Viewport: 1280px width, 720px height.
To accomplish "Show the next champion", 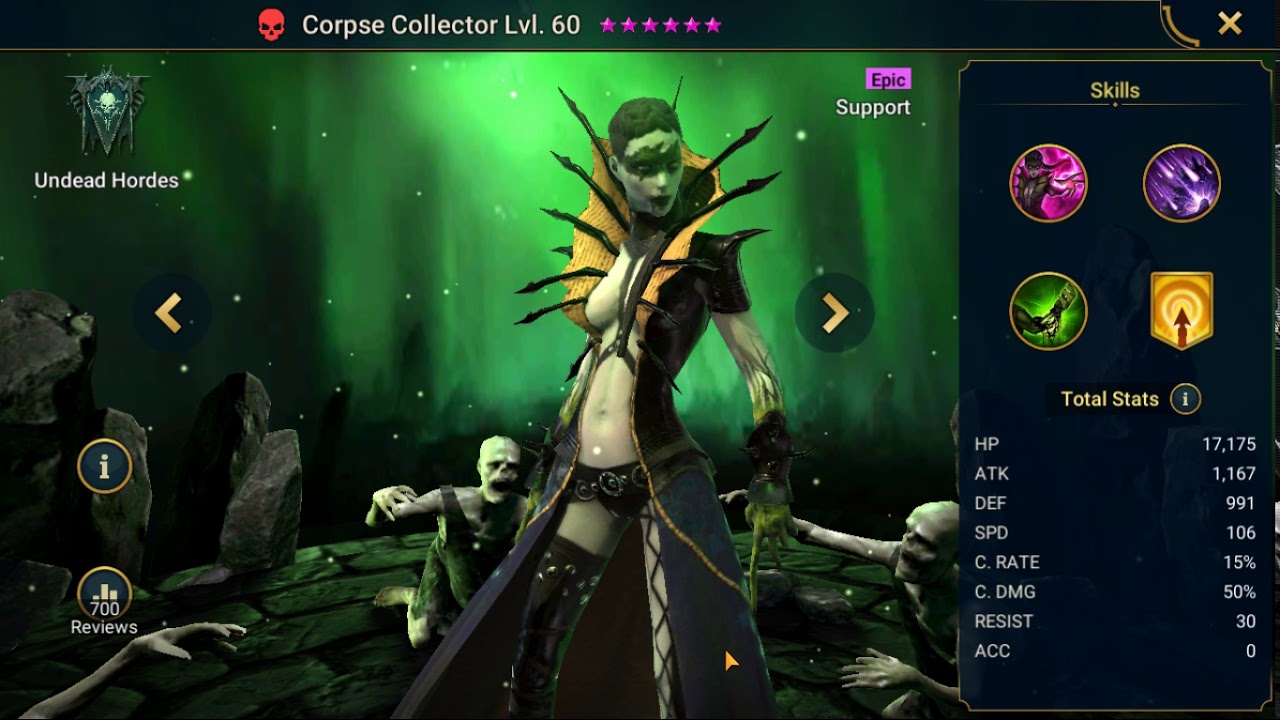I will (833, 313).
